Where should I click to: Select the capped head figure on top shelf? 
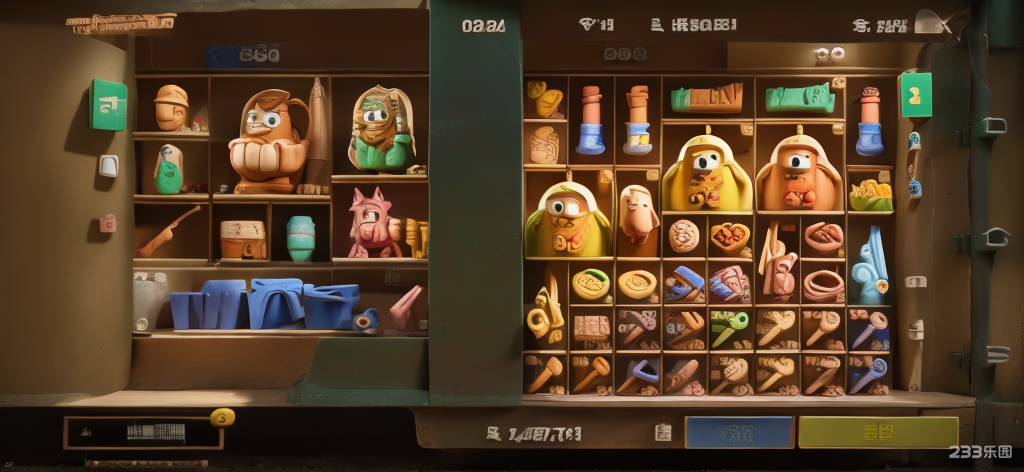point(170,108)
